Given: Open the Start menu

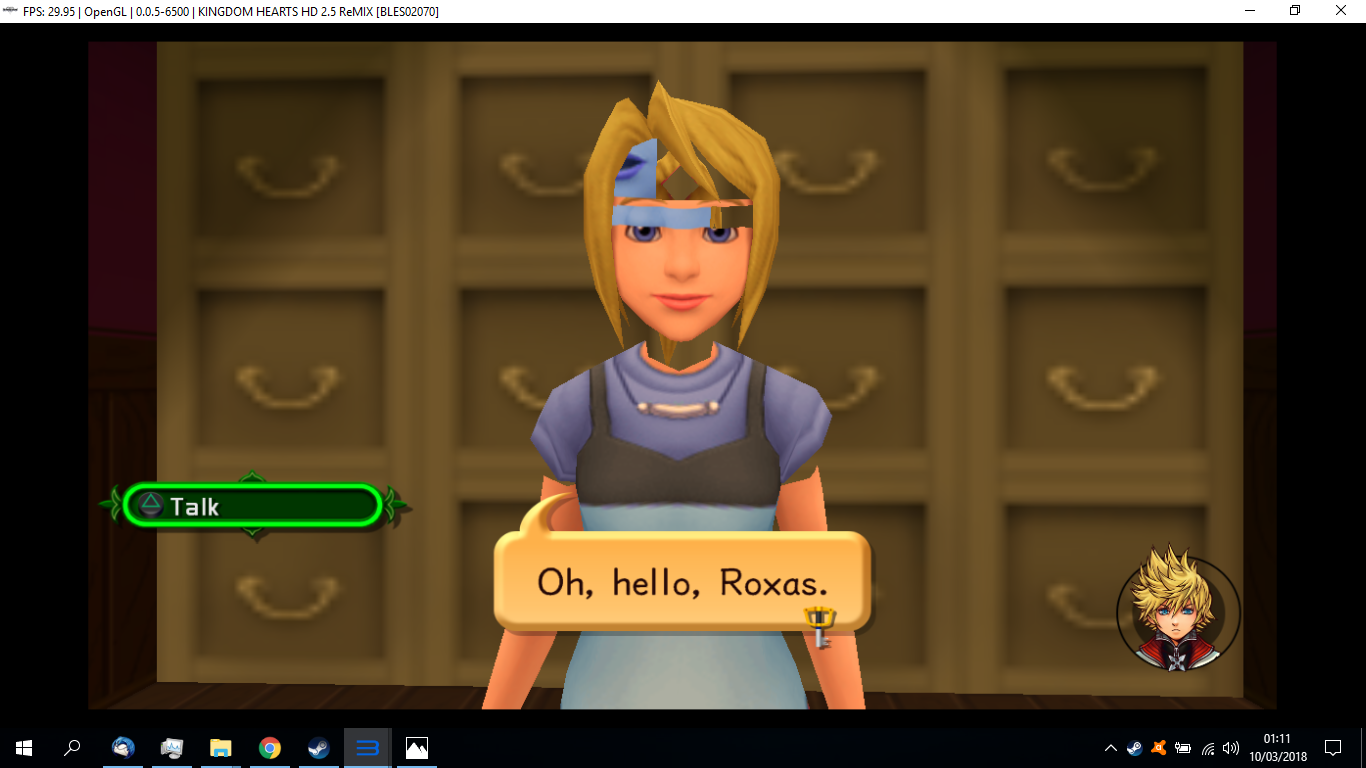Looking at the screenshot, I should [x=21, y=748].
